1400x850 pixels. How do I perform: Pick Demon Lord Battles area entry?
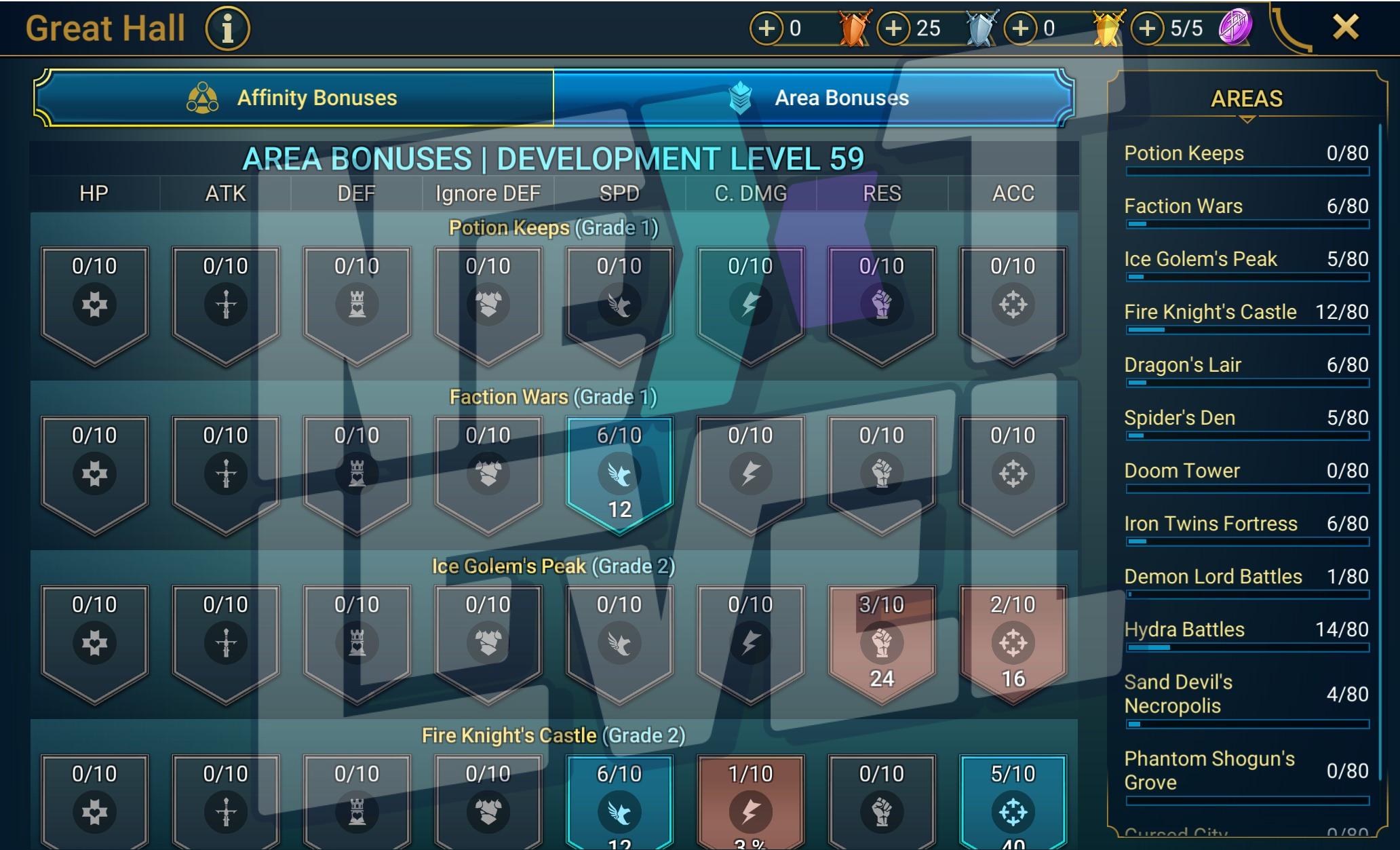tap(1246, 577)
